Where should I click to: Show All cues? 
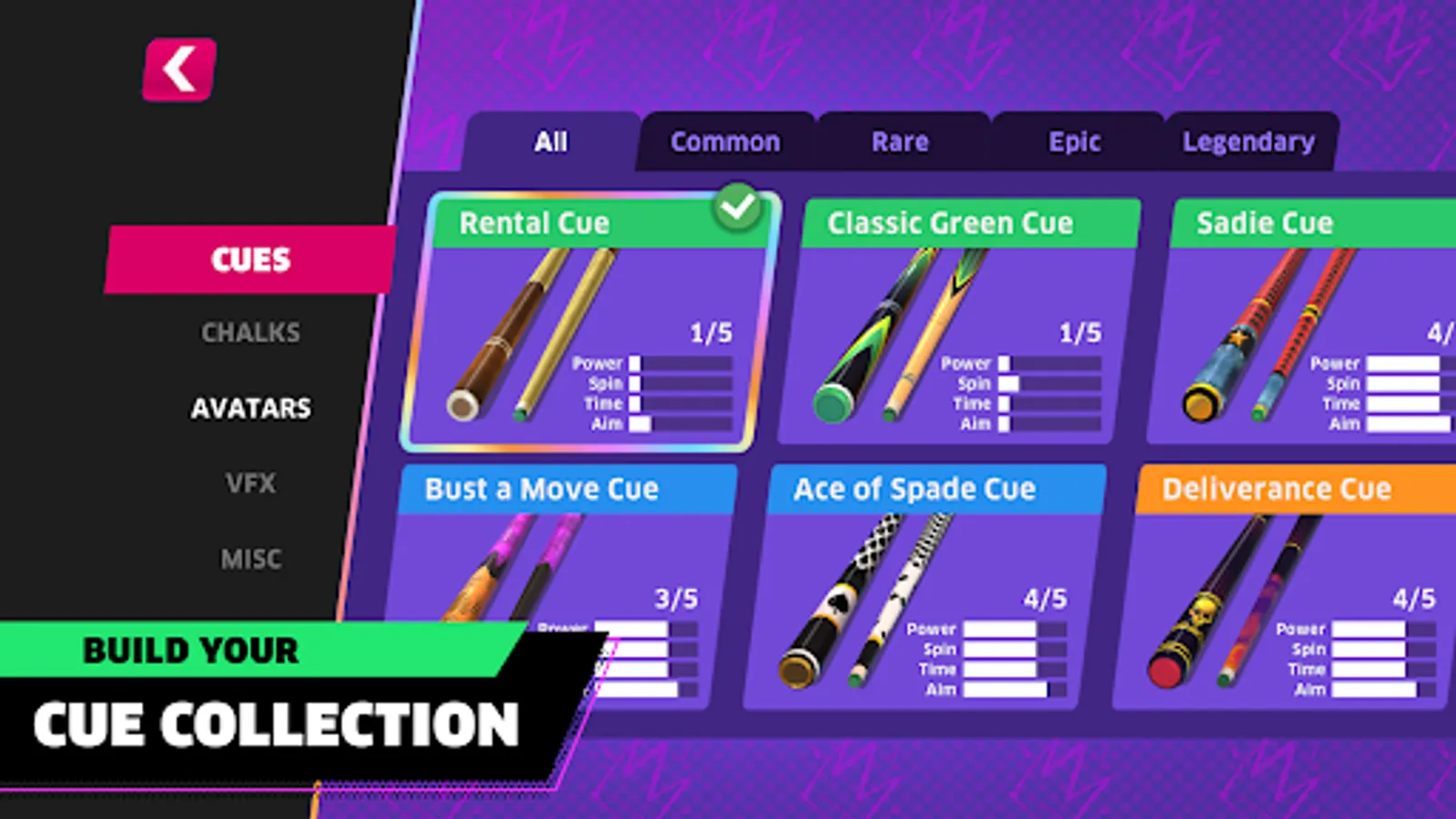550,141
